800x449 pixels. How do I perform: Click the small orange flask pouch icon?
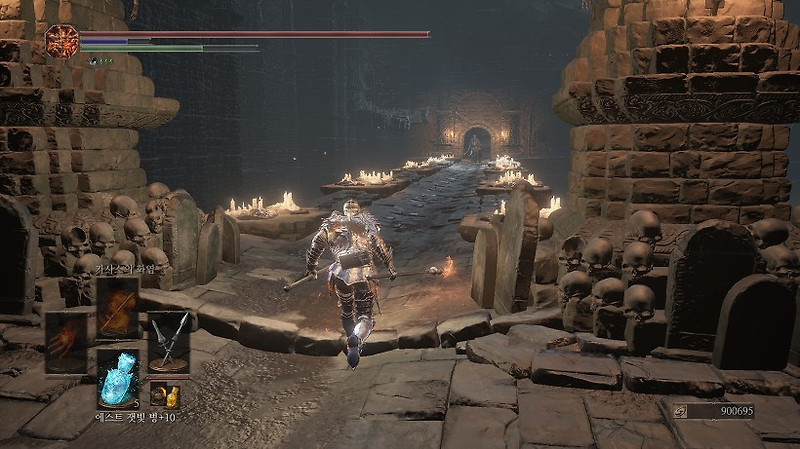163,392
